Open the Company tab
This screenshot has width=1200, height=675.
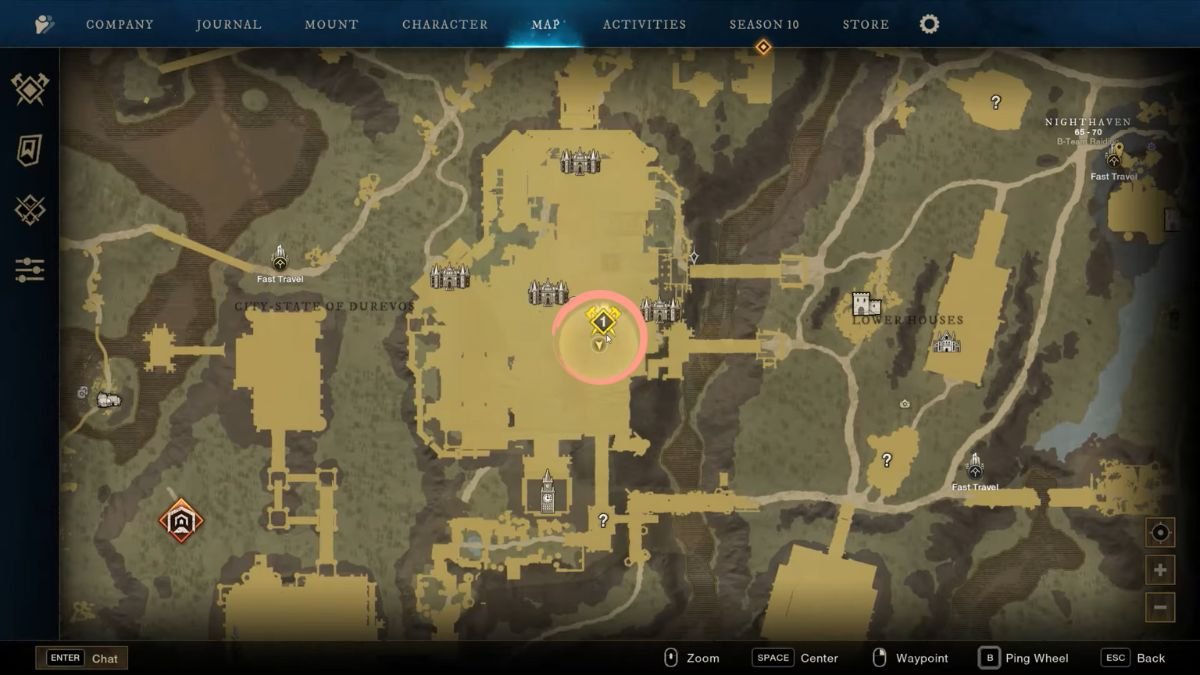tap(119, 24)
